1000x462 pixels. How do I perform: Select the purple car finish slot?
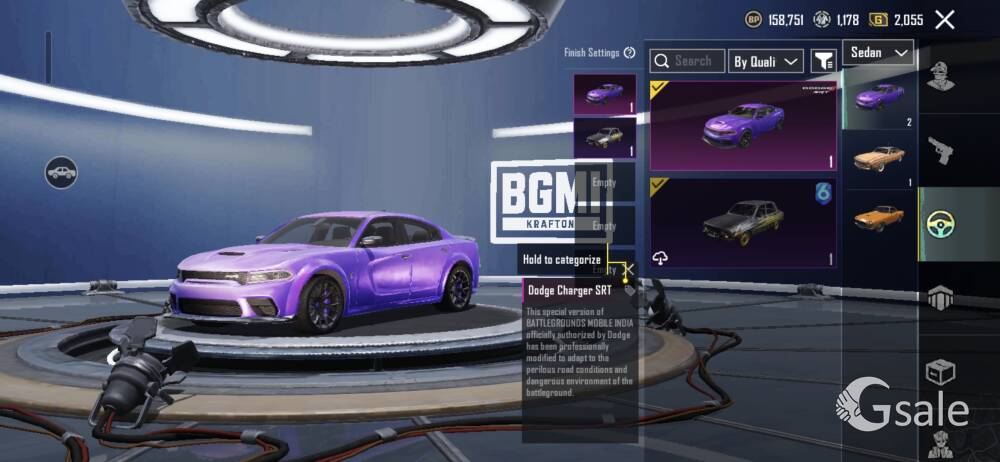coord(604,95)
